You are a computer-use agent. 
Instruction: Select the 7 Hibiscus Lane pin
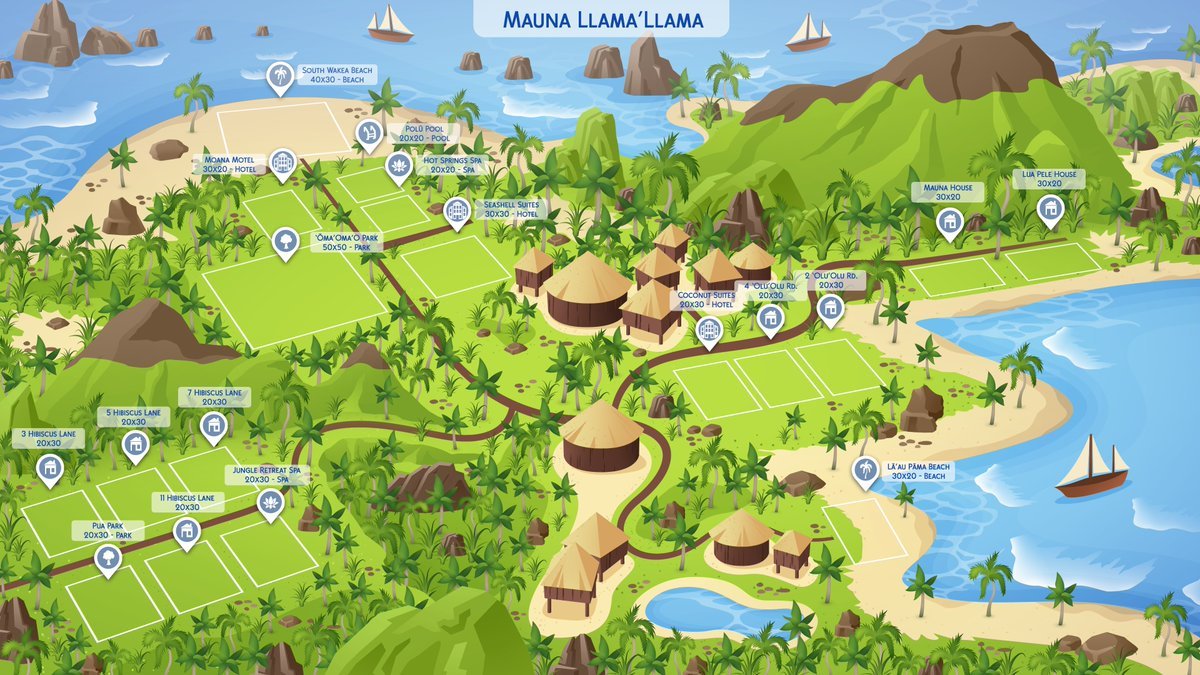pos(213,426)
